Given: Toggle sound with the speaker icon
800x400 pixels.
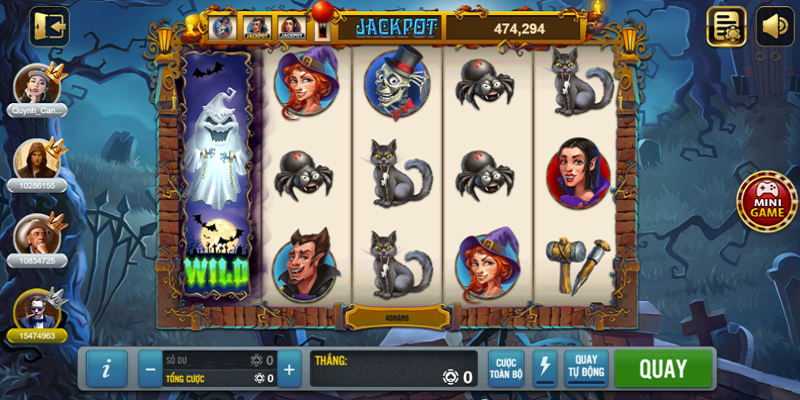Looking at the screenshot, I should [x=774, y=27].
